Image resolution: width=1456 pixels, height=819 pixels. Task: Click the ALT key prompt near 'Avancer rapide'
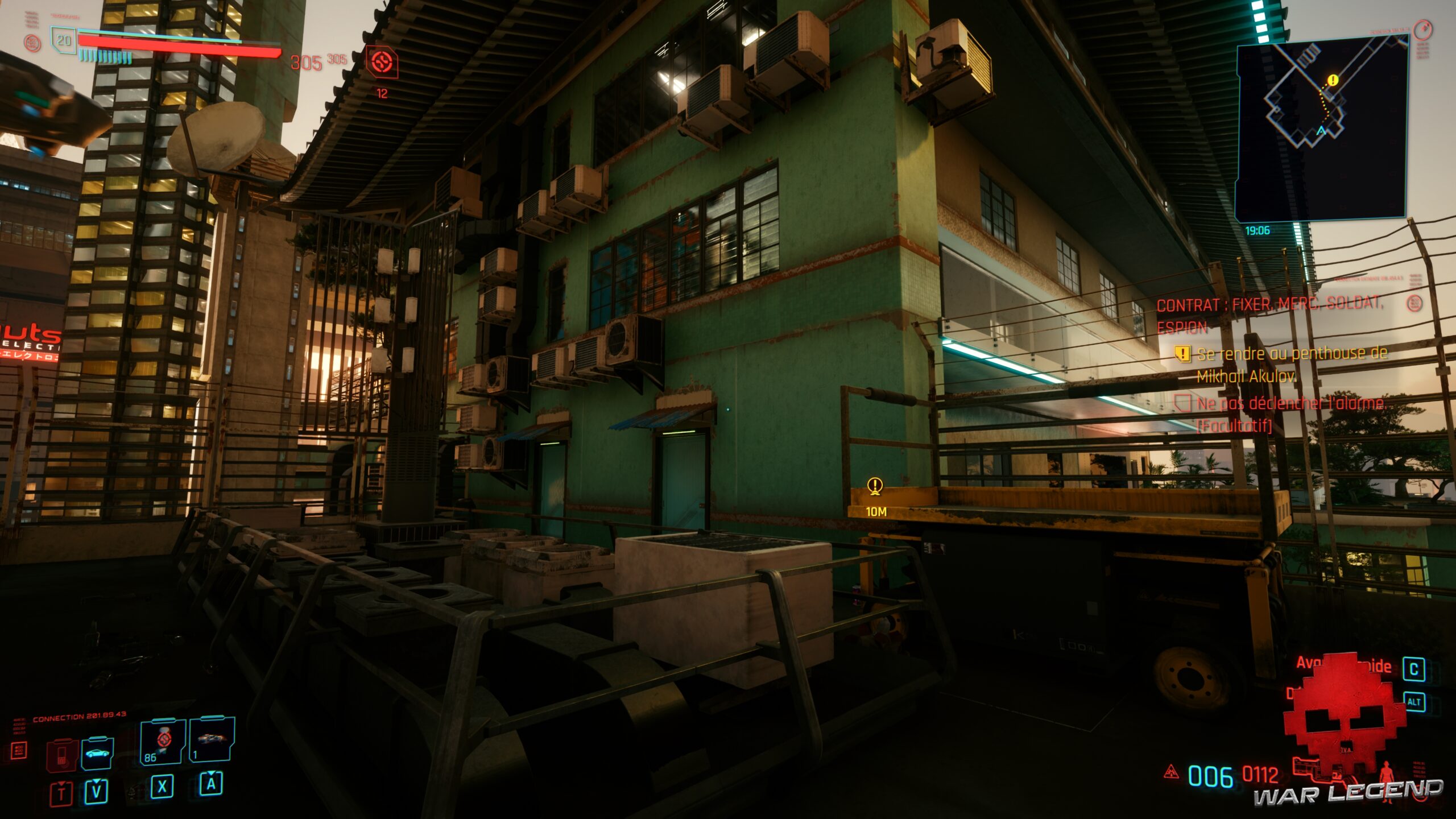tap(1413, 702)
